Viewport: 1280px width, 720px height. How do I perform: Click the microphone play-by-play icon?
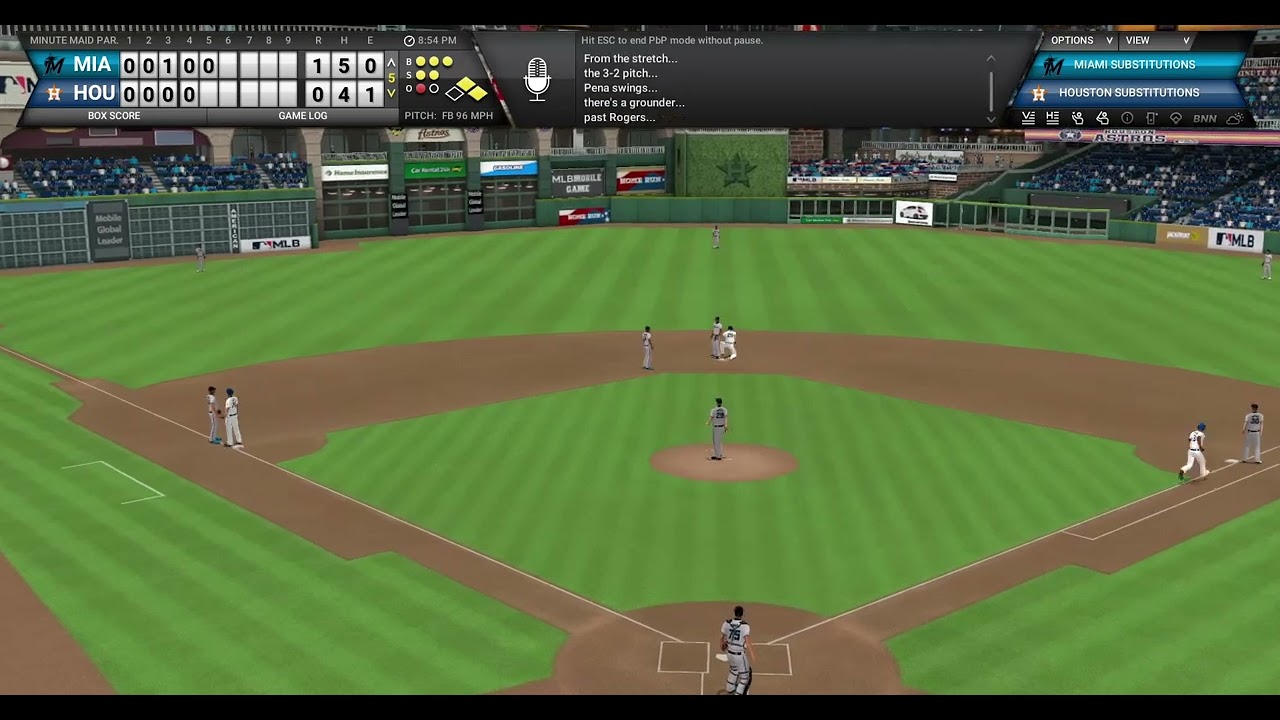point(537,80)
